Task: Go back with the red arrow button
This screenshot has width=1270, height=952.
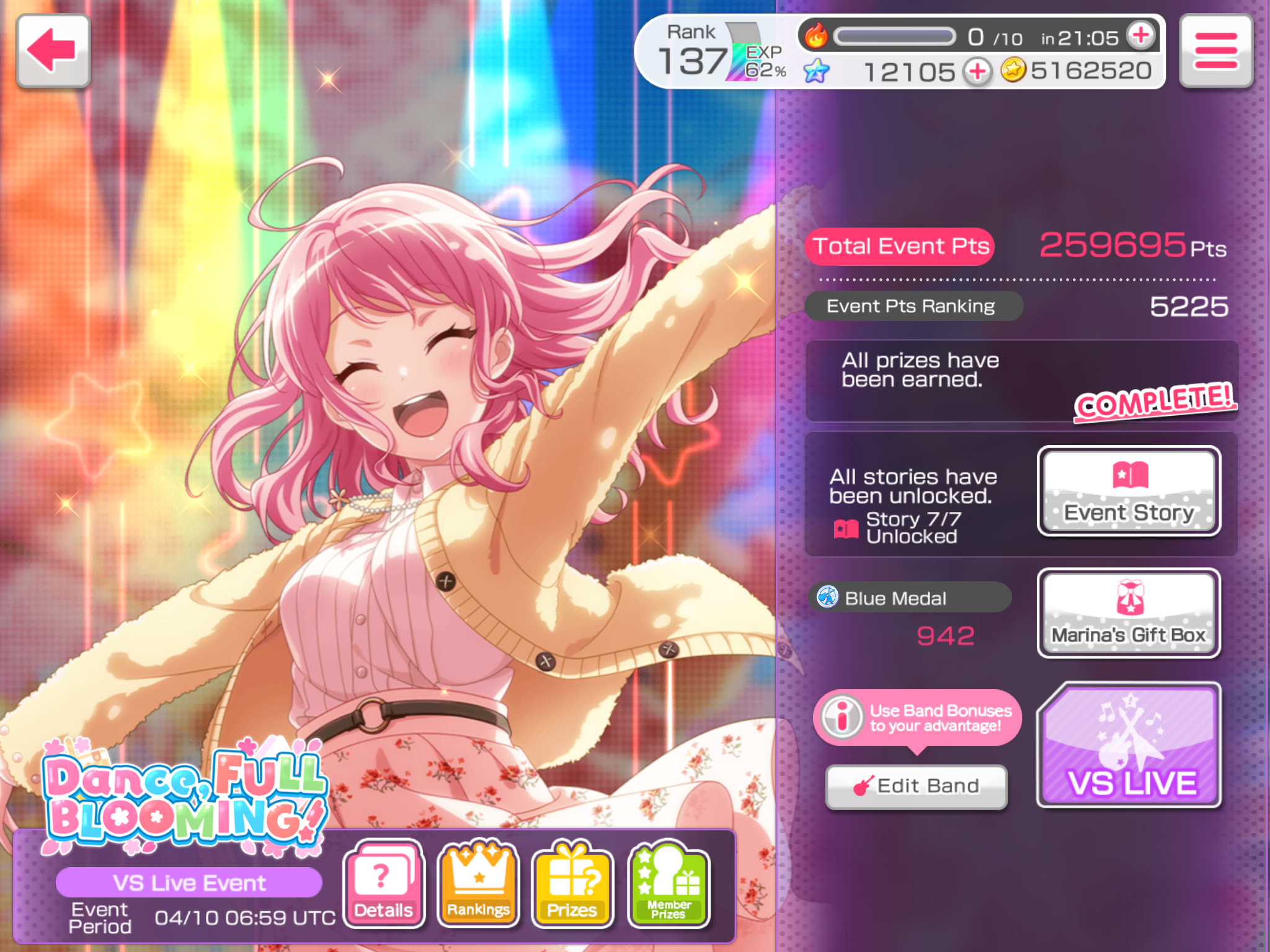Action: tap(53, 51)
